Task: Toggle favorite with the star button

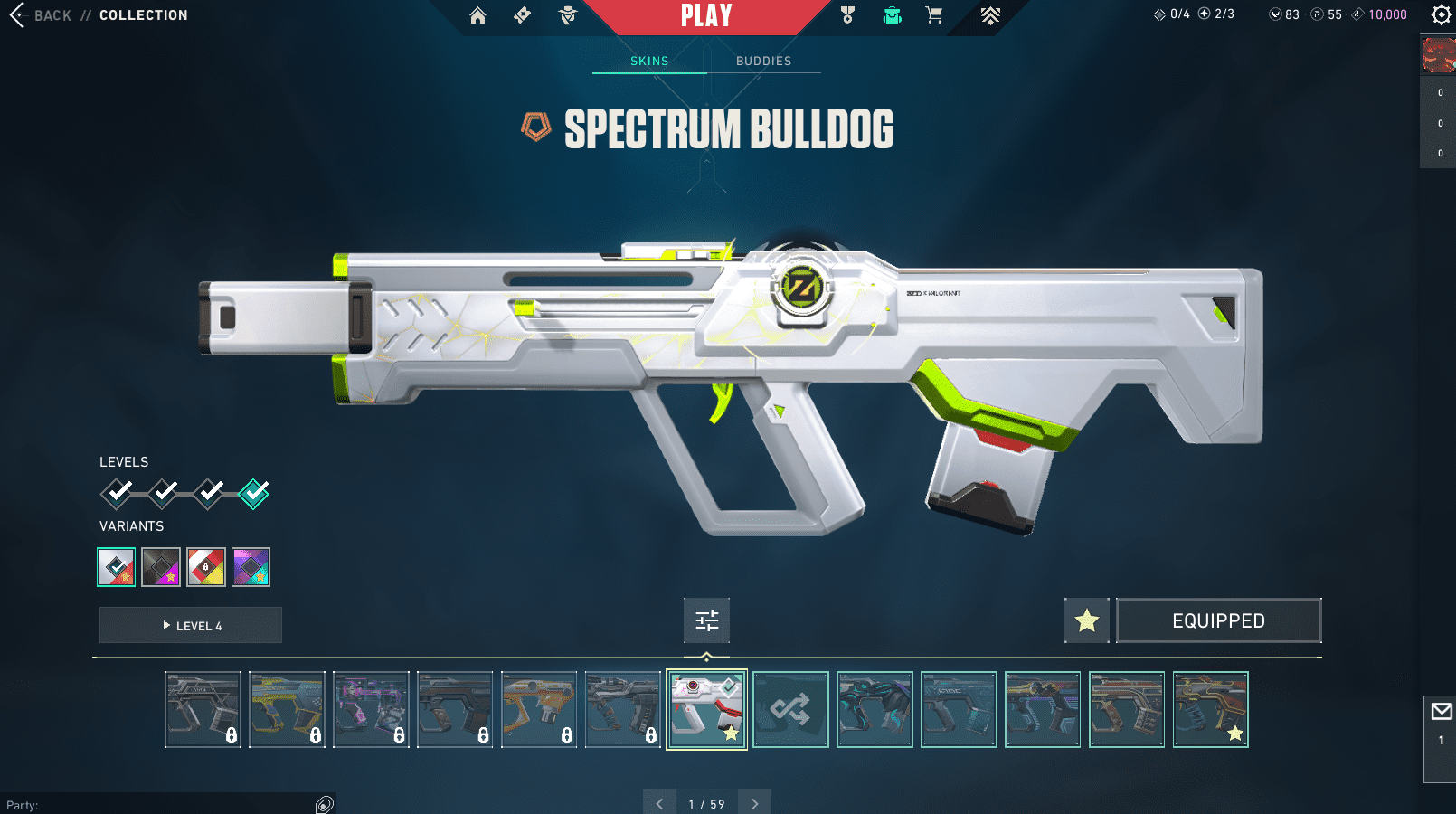Action: [x=1086, y=620]
